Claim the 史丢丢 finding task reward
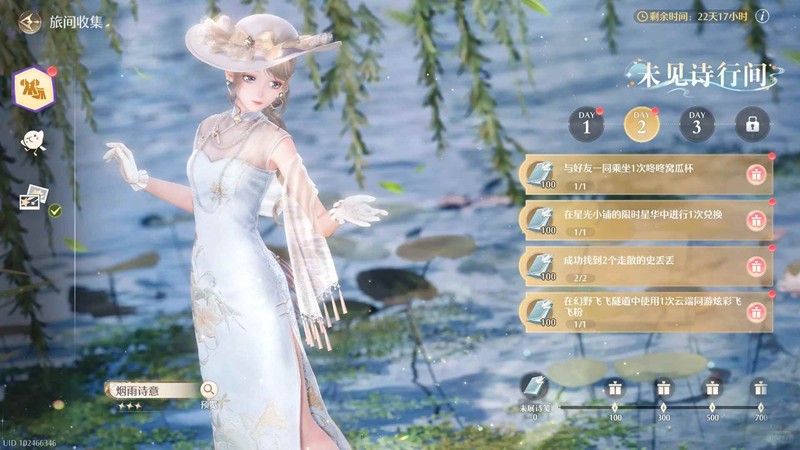Image resolution: width=800 pixels, height=450 pixels. [756, 266]
